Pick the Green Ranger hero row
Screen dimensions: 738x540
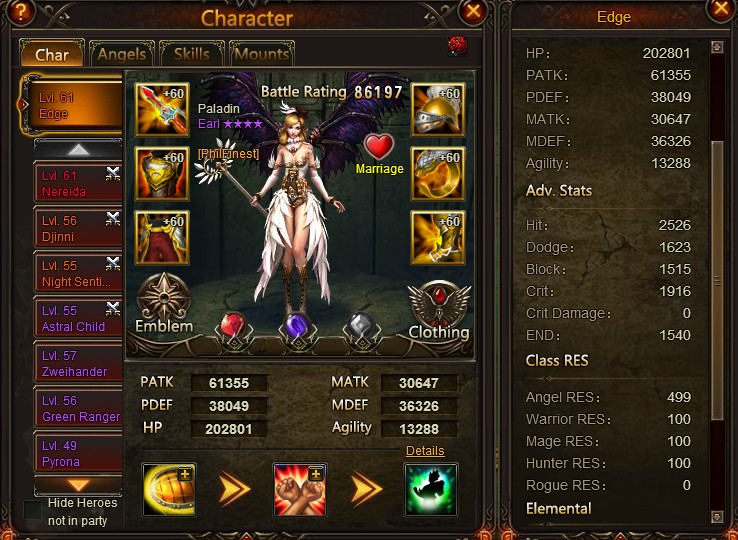(x=77, y=408)
